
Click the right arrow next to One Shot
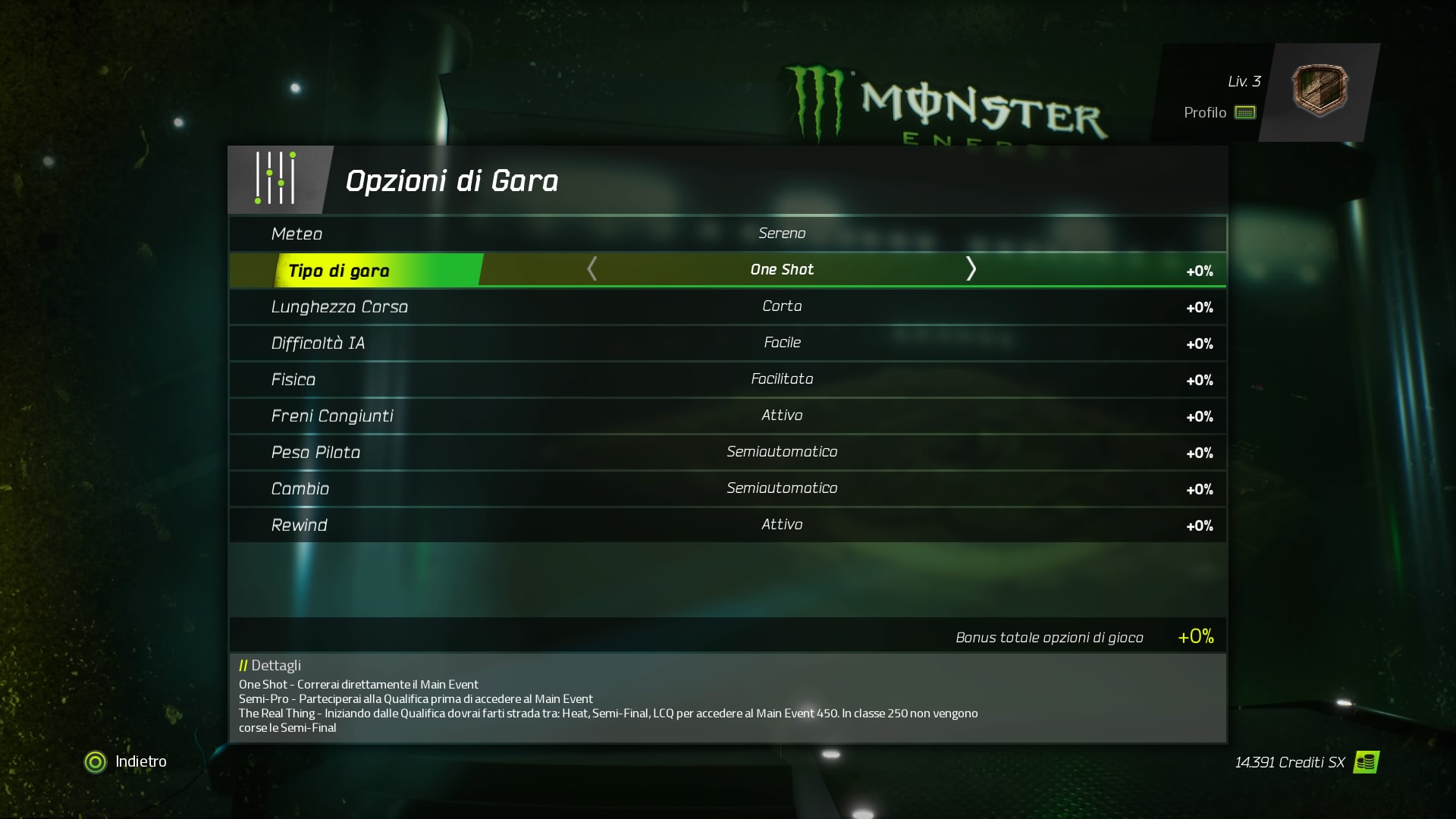click(971, 269)
